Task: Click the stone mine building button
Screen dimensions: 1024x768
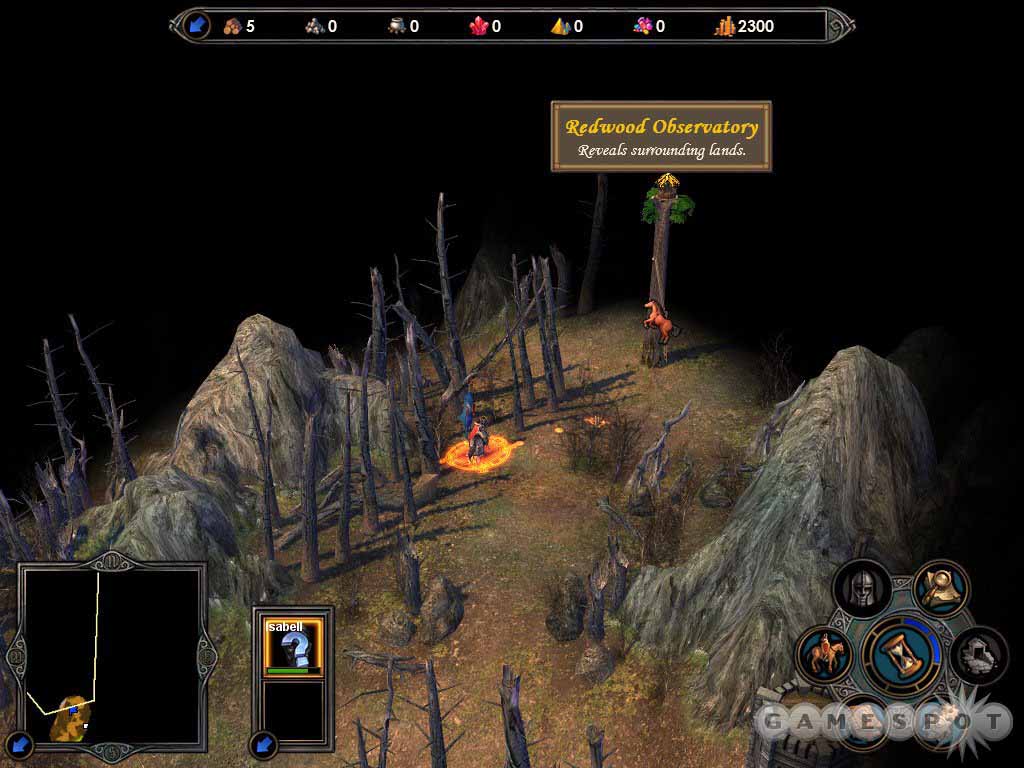Action: click(x=976, y=655)
